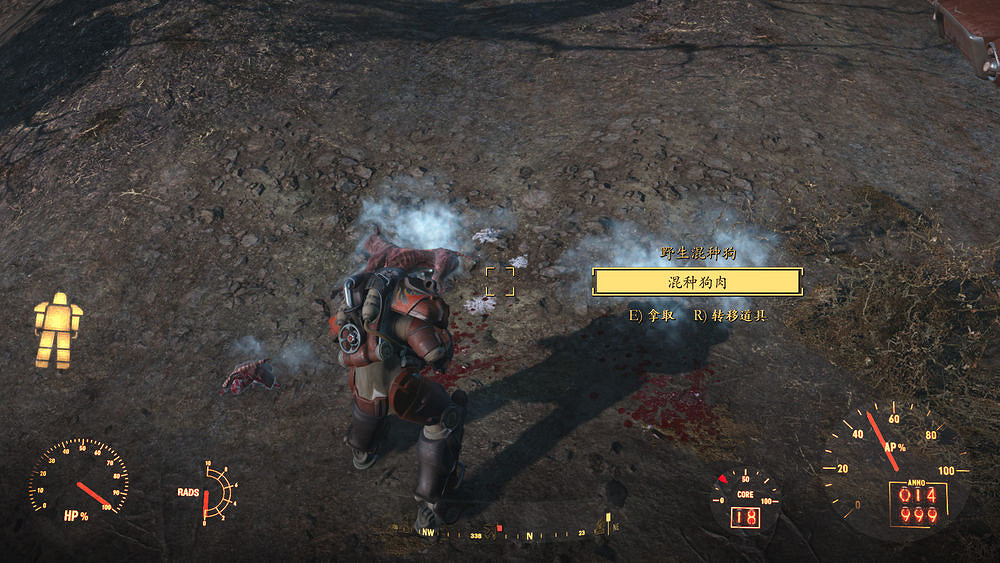
Task: Click the power armor condition icon
Action: point(58,330)
